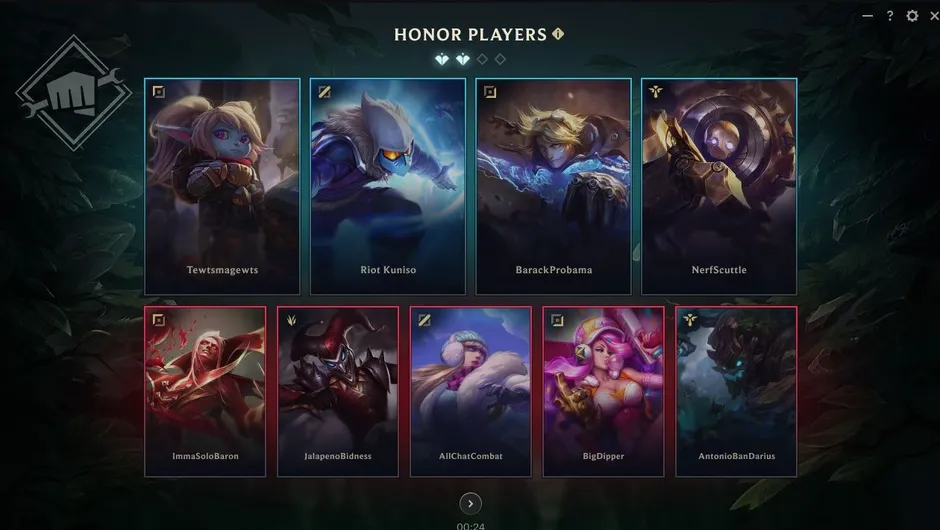Screen dimensions: 940x530
Task: Choose the AllChatCombat player card
Action: 471,391
